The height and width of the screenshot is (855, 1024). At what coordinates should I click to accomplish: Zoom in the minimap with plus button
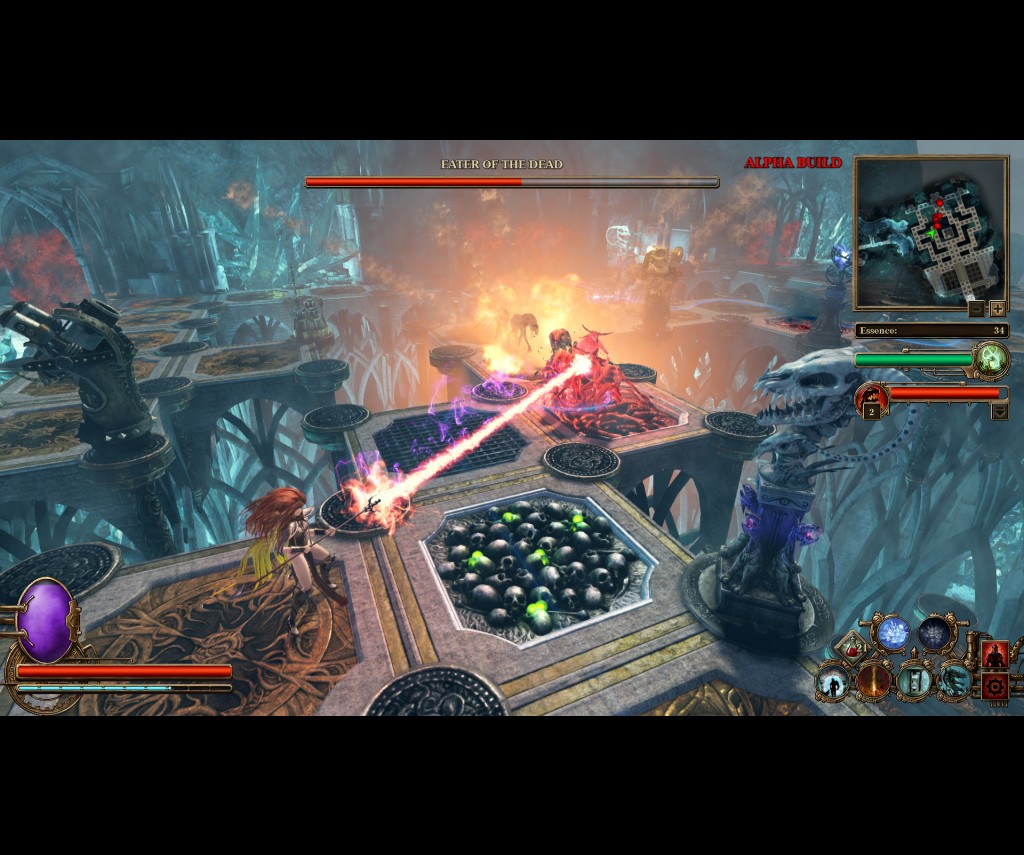(997, 309)
